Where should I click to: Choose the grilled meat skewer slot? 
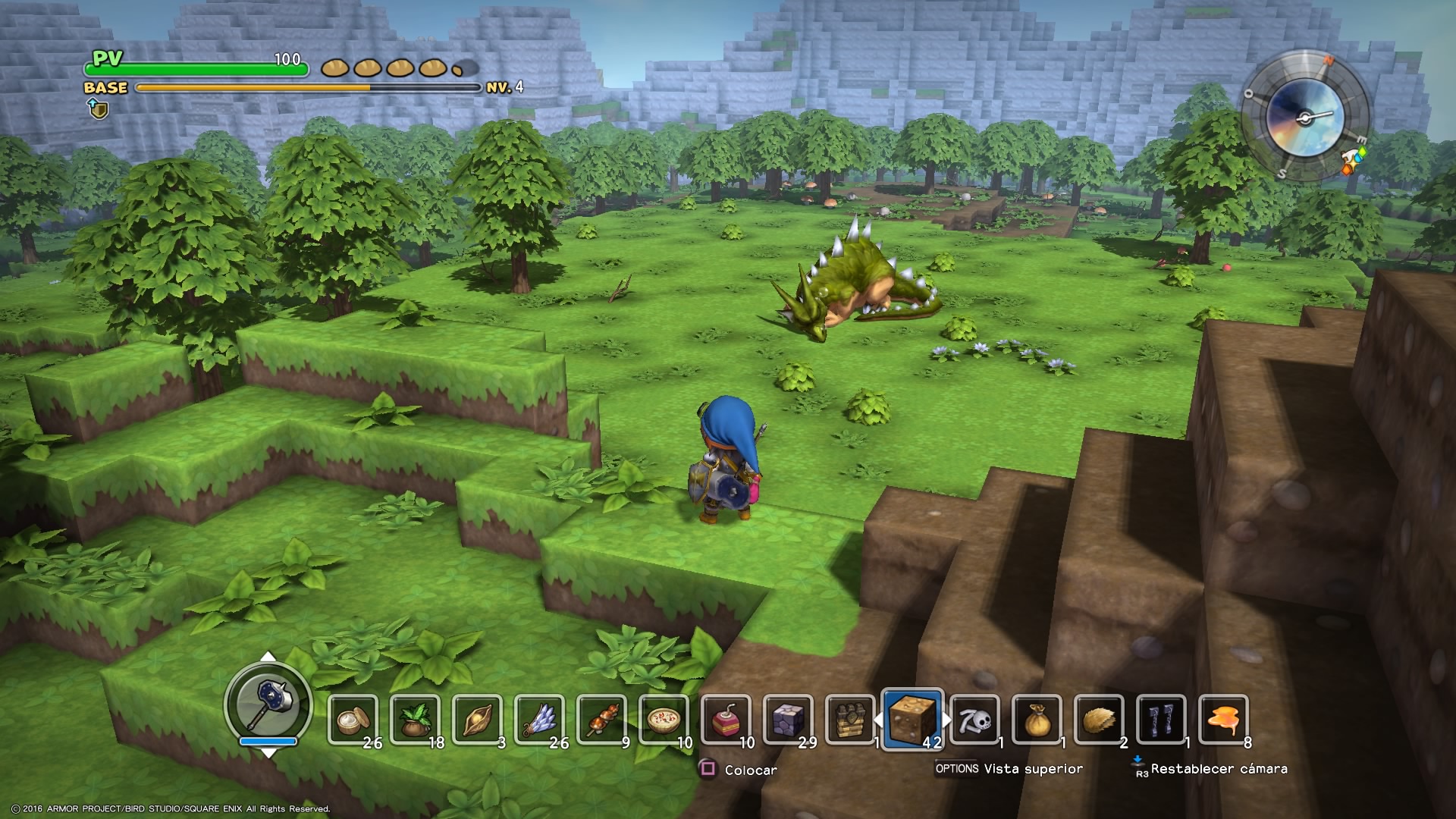click(602, 720)
